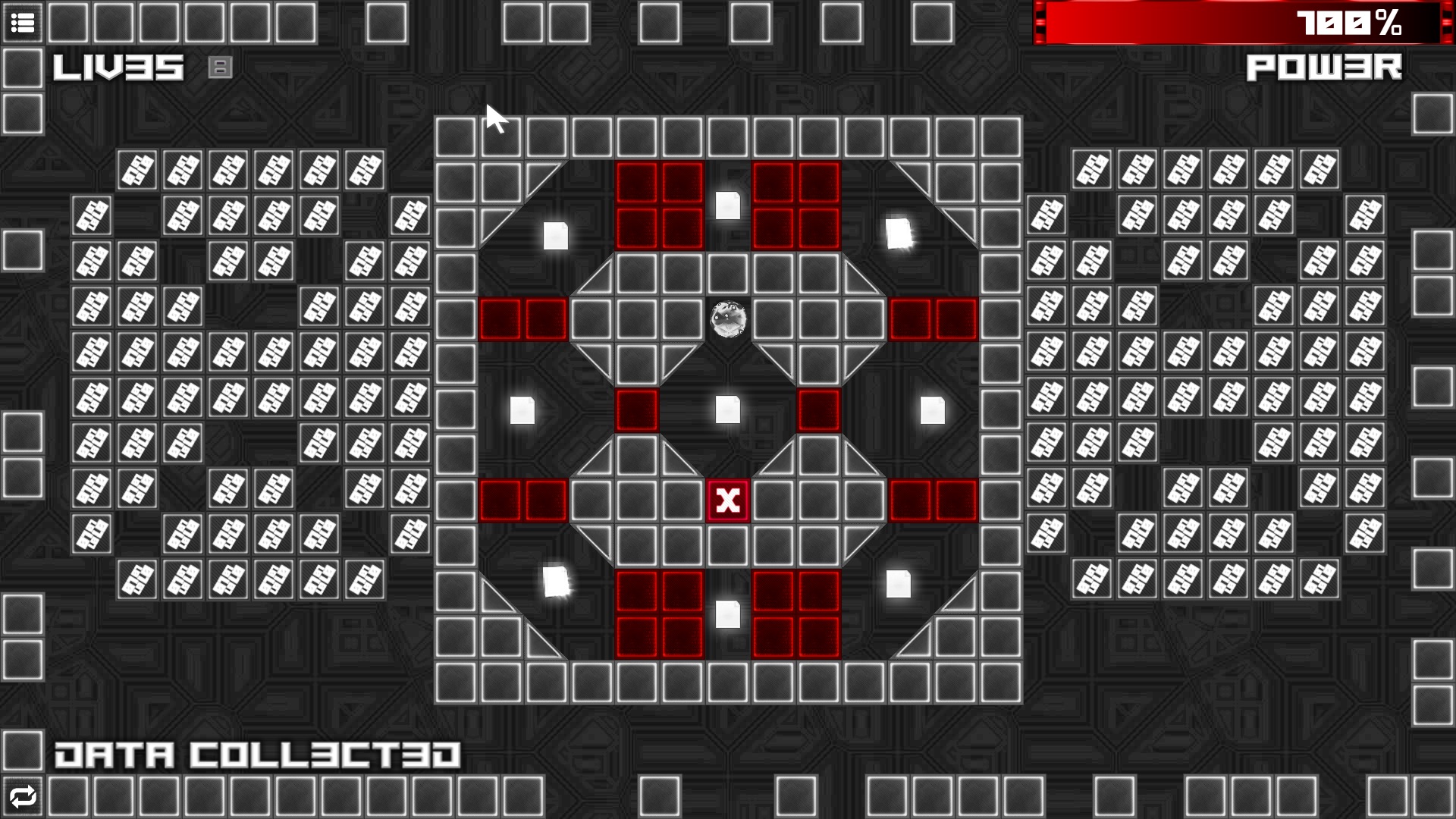Open the menu via the hamburger list icon
The width and height of the screenshot is (1456, 819).
(x=22, y=24)
